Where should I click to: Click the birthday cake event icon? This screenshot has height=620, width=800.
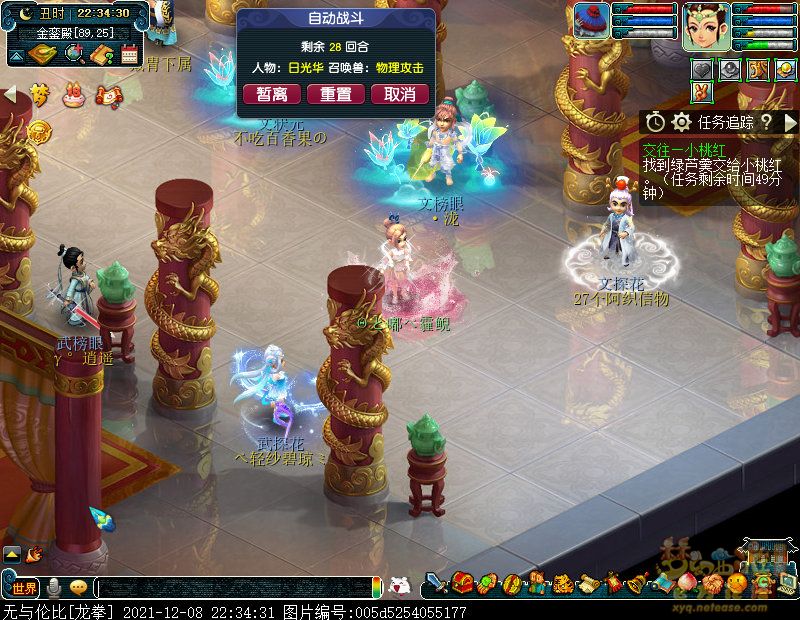72,96
